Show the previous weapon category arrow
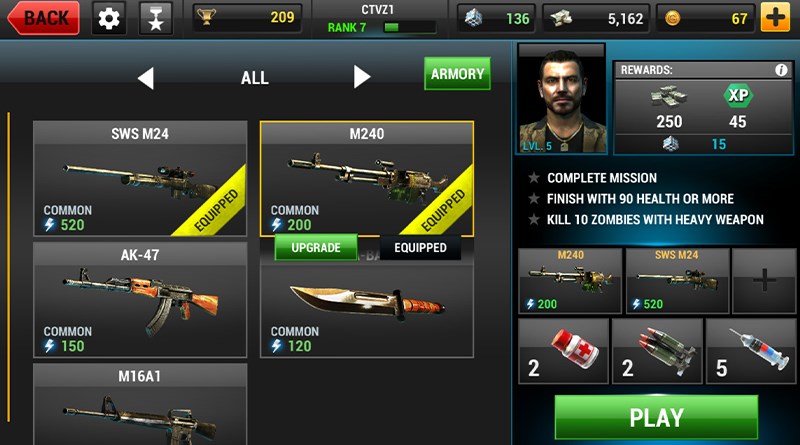Screen dimensions: 800x445 (x=146, y=78)
